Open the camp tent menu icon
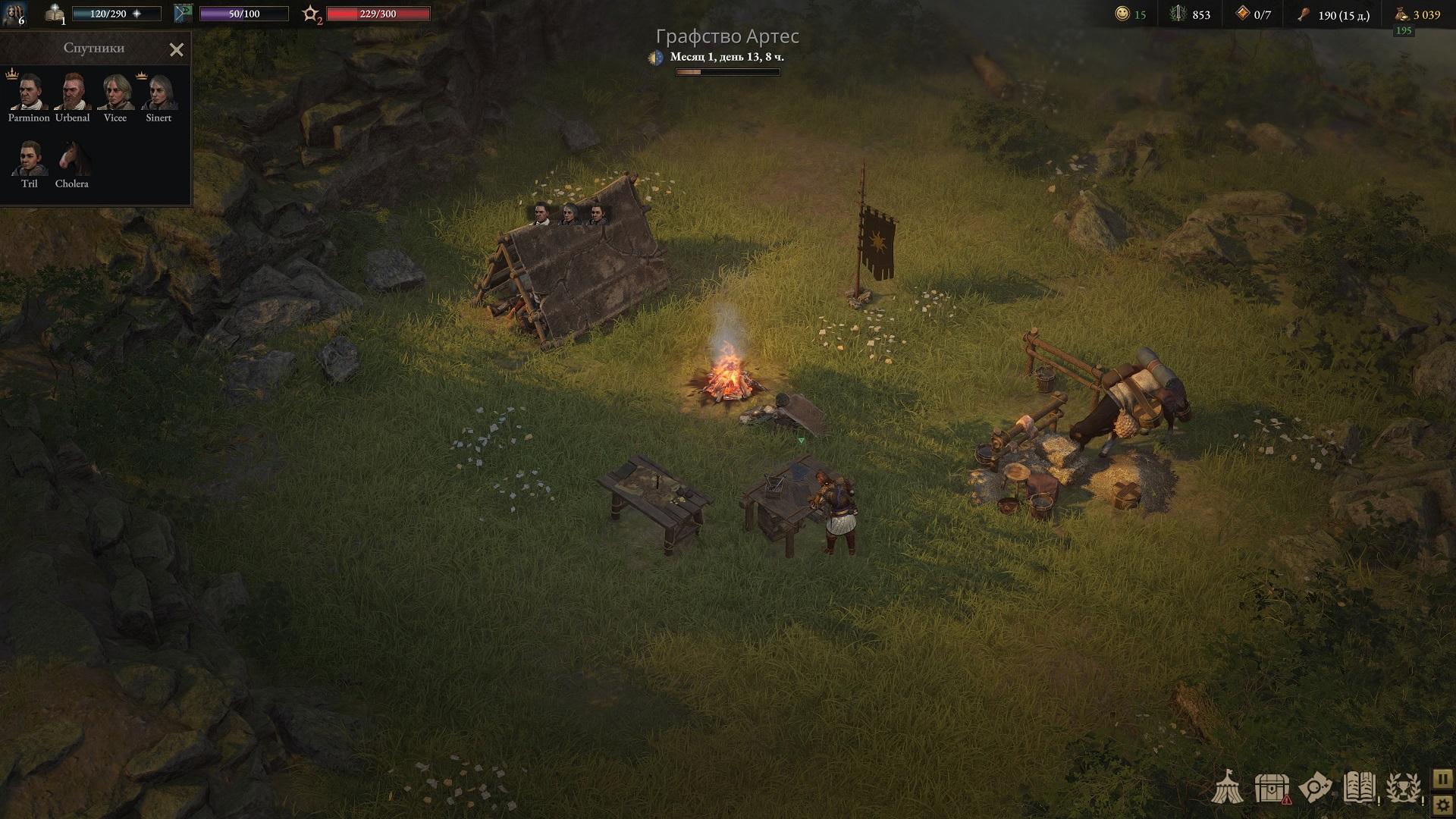1456x819 pixels. [x=1226, y=788]
